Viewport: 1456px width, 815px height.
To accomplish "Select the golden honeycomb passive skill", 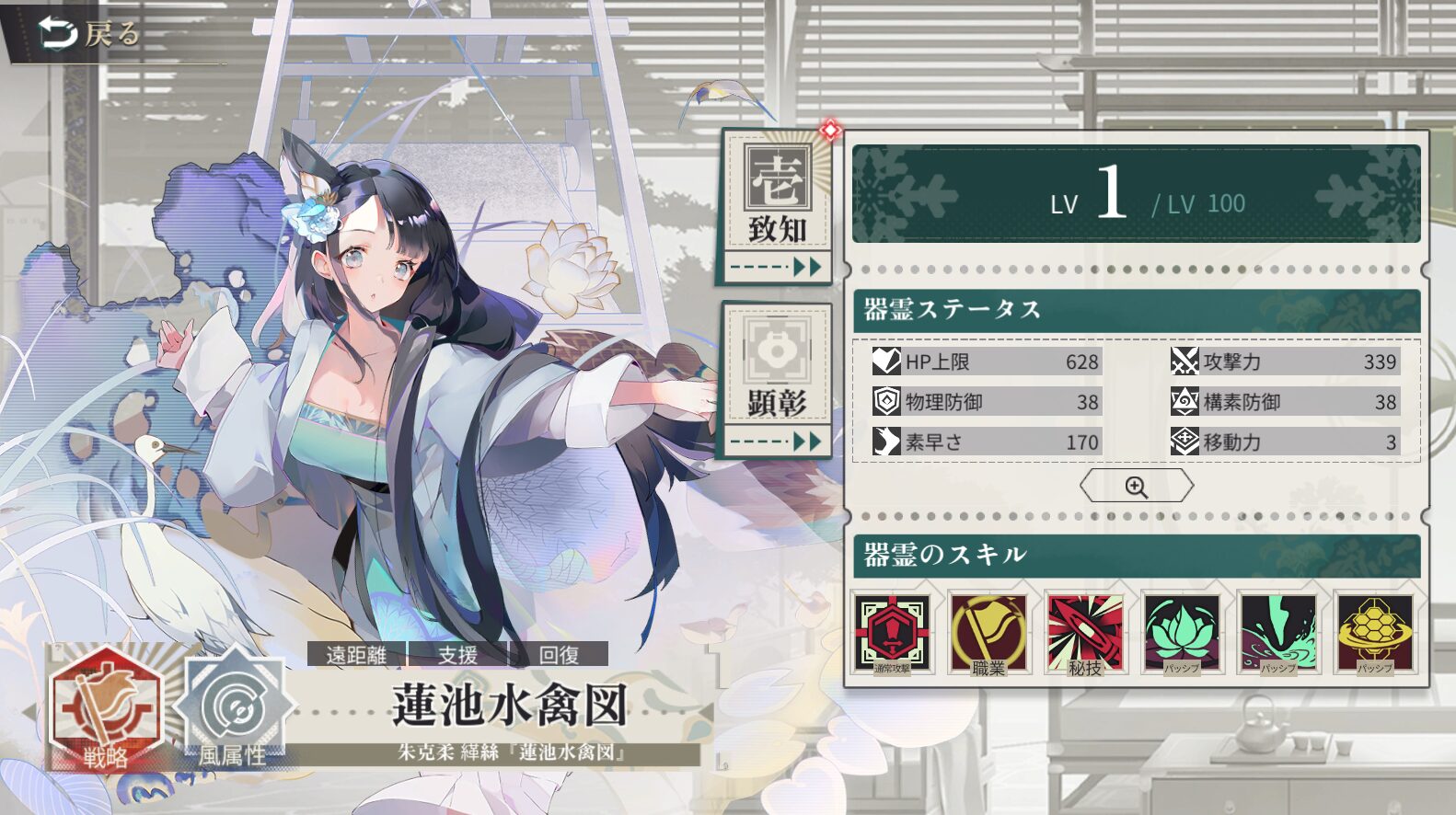I will (1375, 633).
